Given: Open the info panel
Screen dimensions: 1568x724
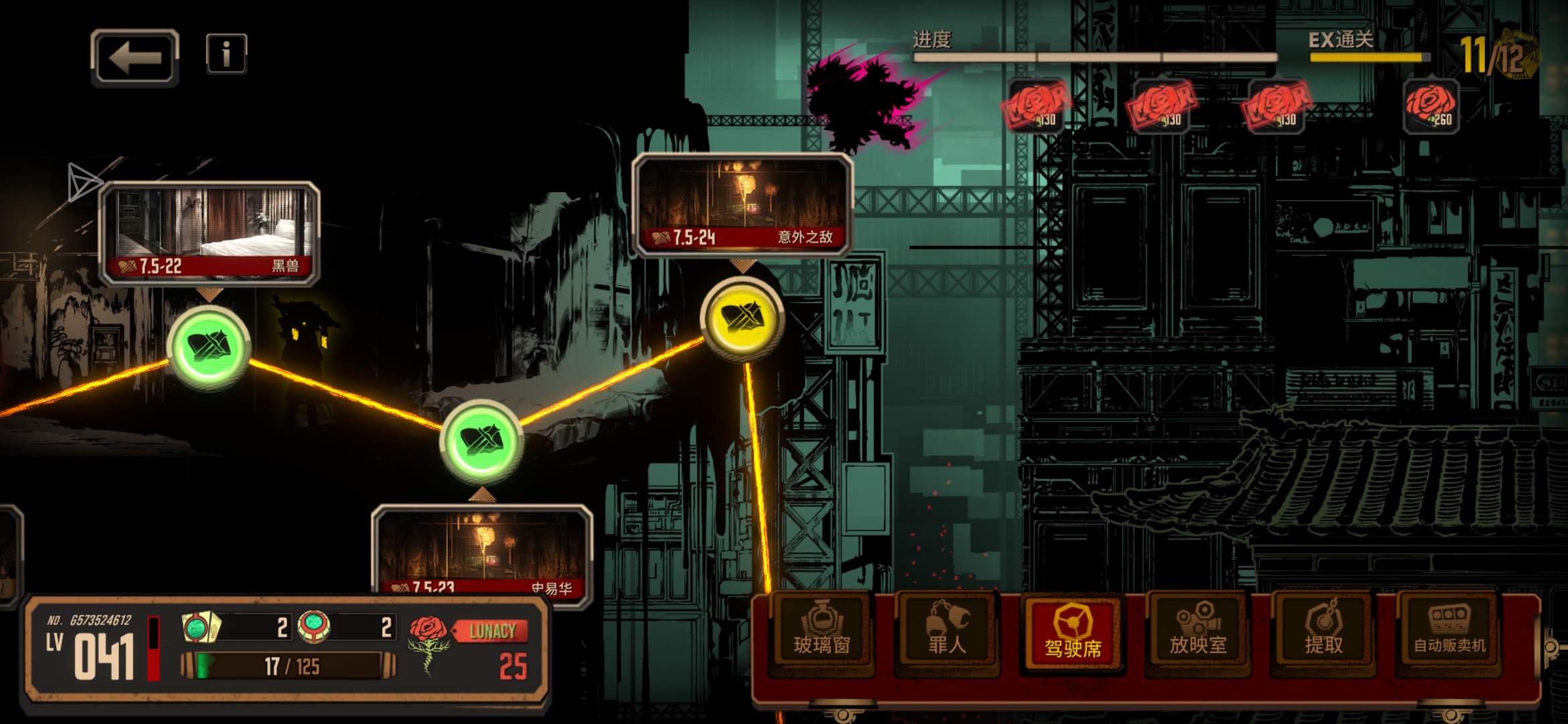Looking at the screenshot, I should point(226,54).
